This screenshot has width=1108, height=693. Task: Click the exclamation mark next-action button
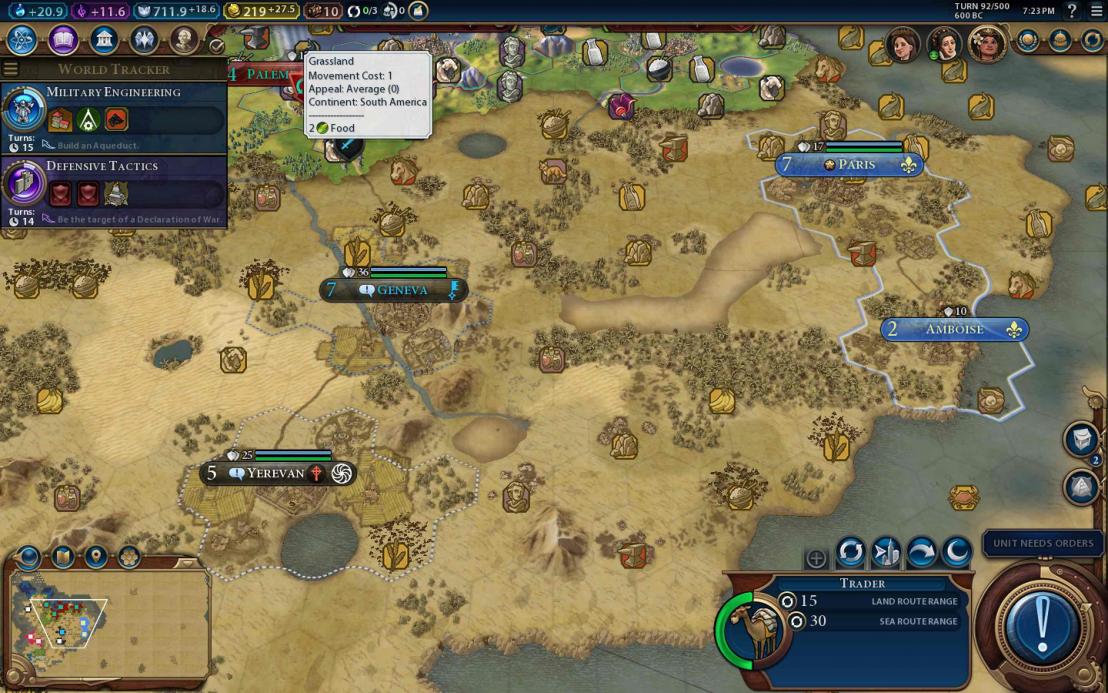[1042, 625]
